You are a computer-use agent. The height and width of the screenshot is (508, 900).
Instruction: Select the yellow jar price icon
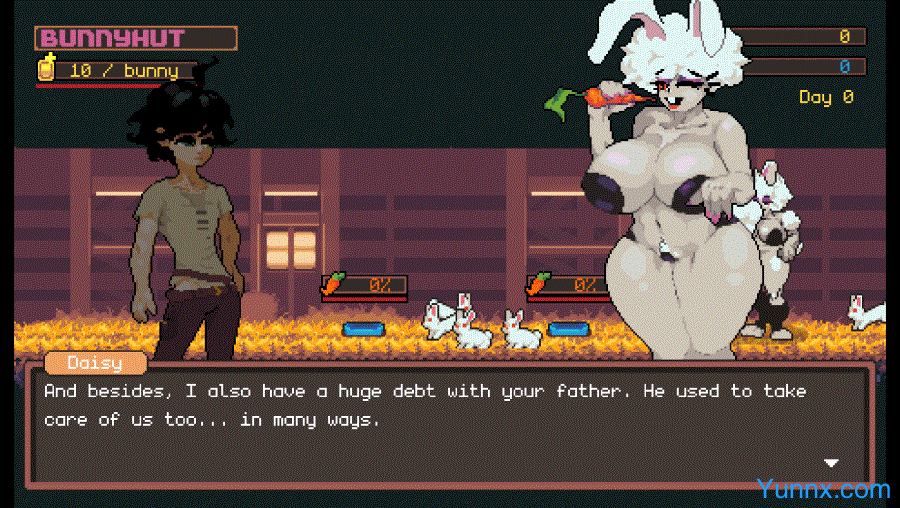pos(46,69)
